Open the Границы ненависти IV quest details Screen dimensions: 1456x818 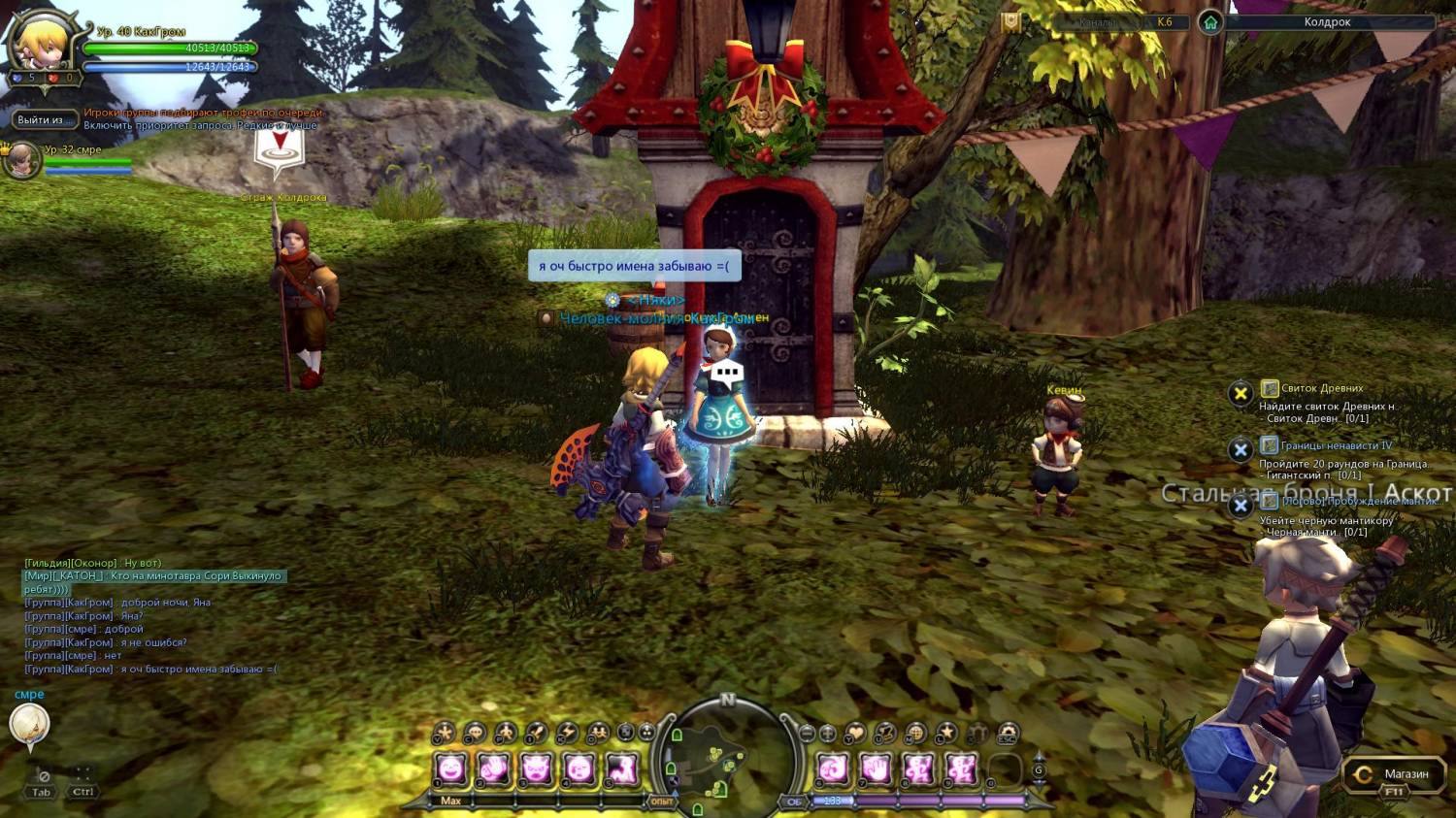tap(1336, 445)
